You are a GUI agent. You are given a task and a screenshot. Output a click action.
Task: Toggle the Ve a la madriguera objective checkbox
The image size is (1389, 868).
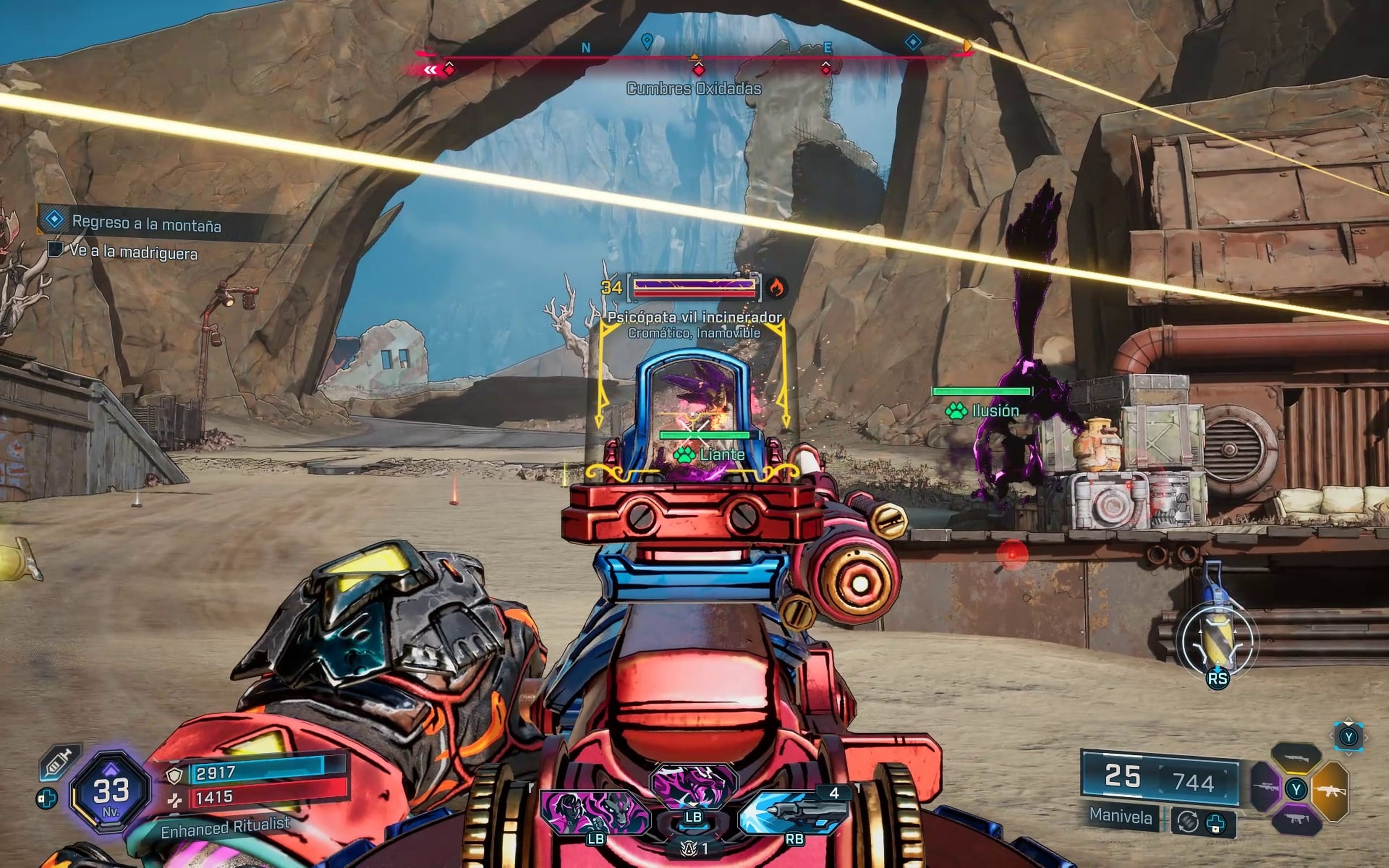(x=55, y=252)
